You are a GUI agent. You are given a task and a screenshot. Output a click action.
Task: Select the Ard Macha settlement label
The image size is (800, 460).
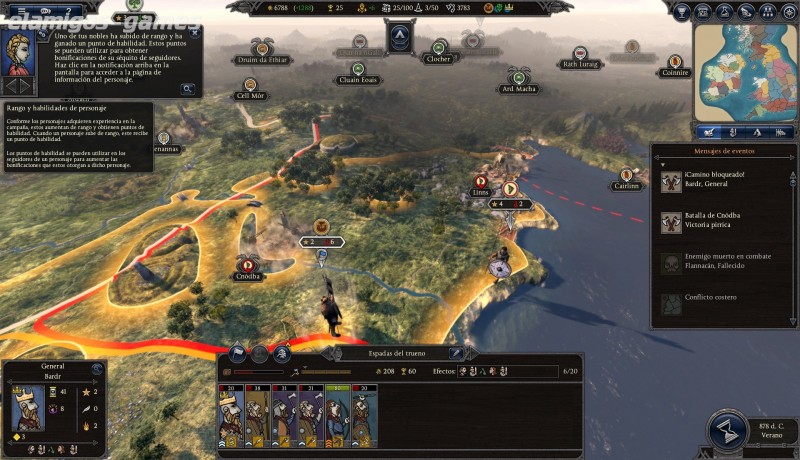[x=518, y=88]
